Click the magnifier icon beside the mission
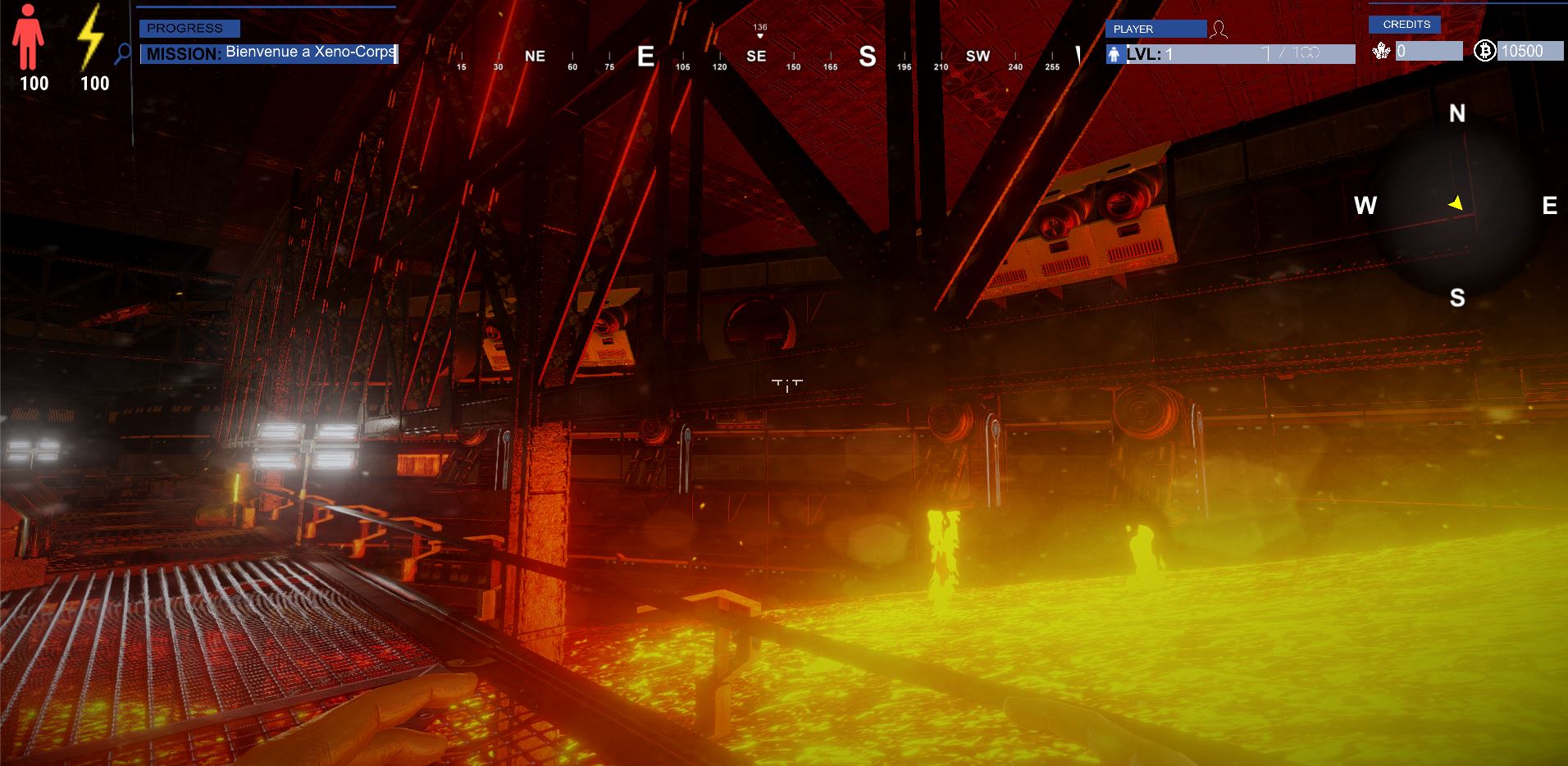 coord(123,54)
